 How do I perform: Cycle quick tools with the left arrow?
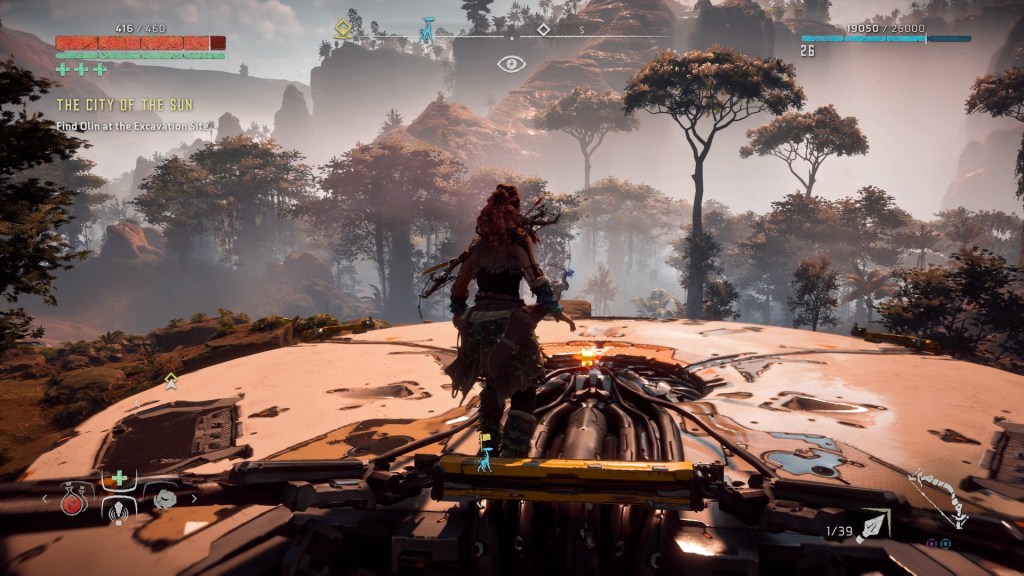tap(44, 497)
